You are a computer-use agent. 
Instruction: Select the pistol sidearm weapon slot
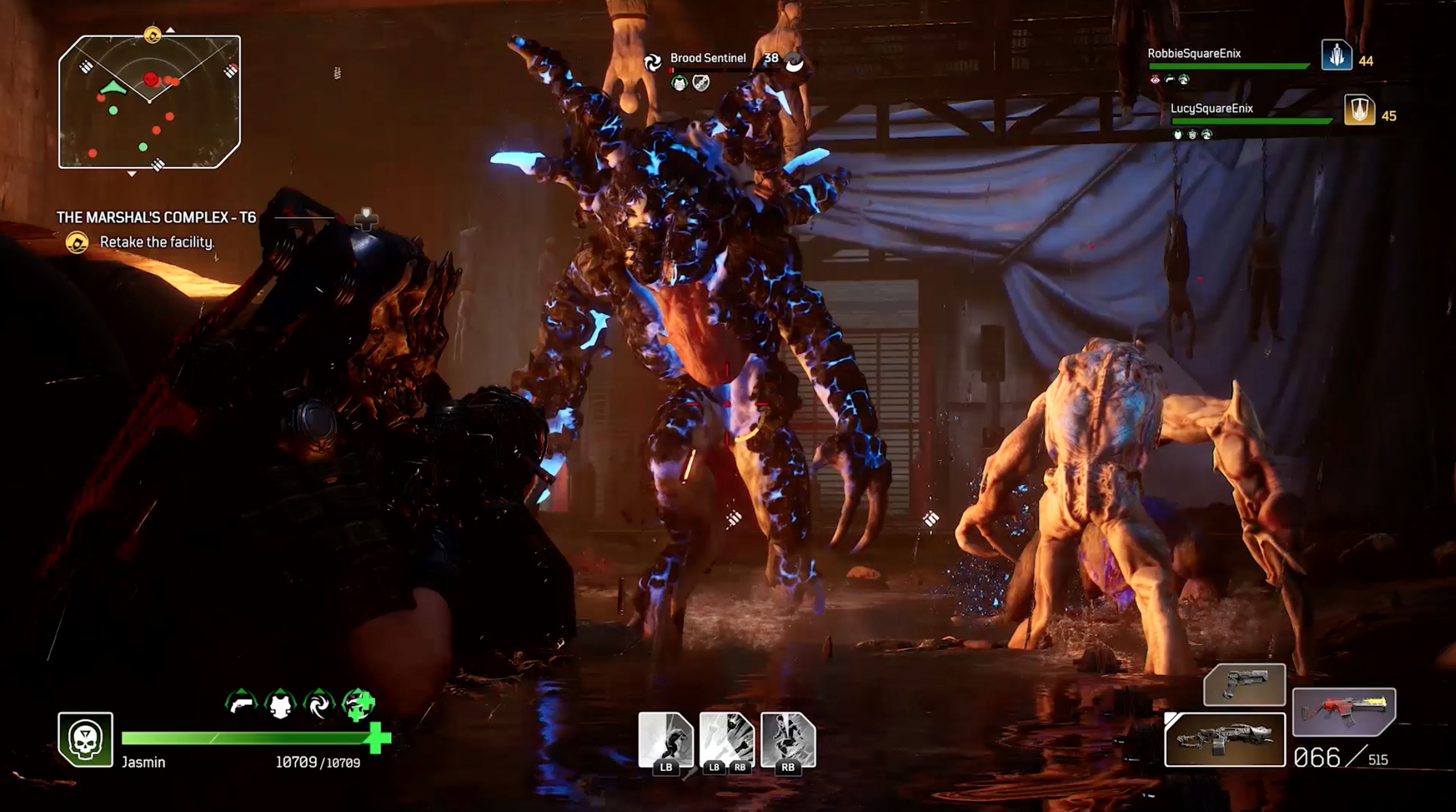(1244, 685)
